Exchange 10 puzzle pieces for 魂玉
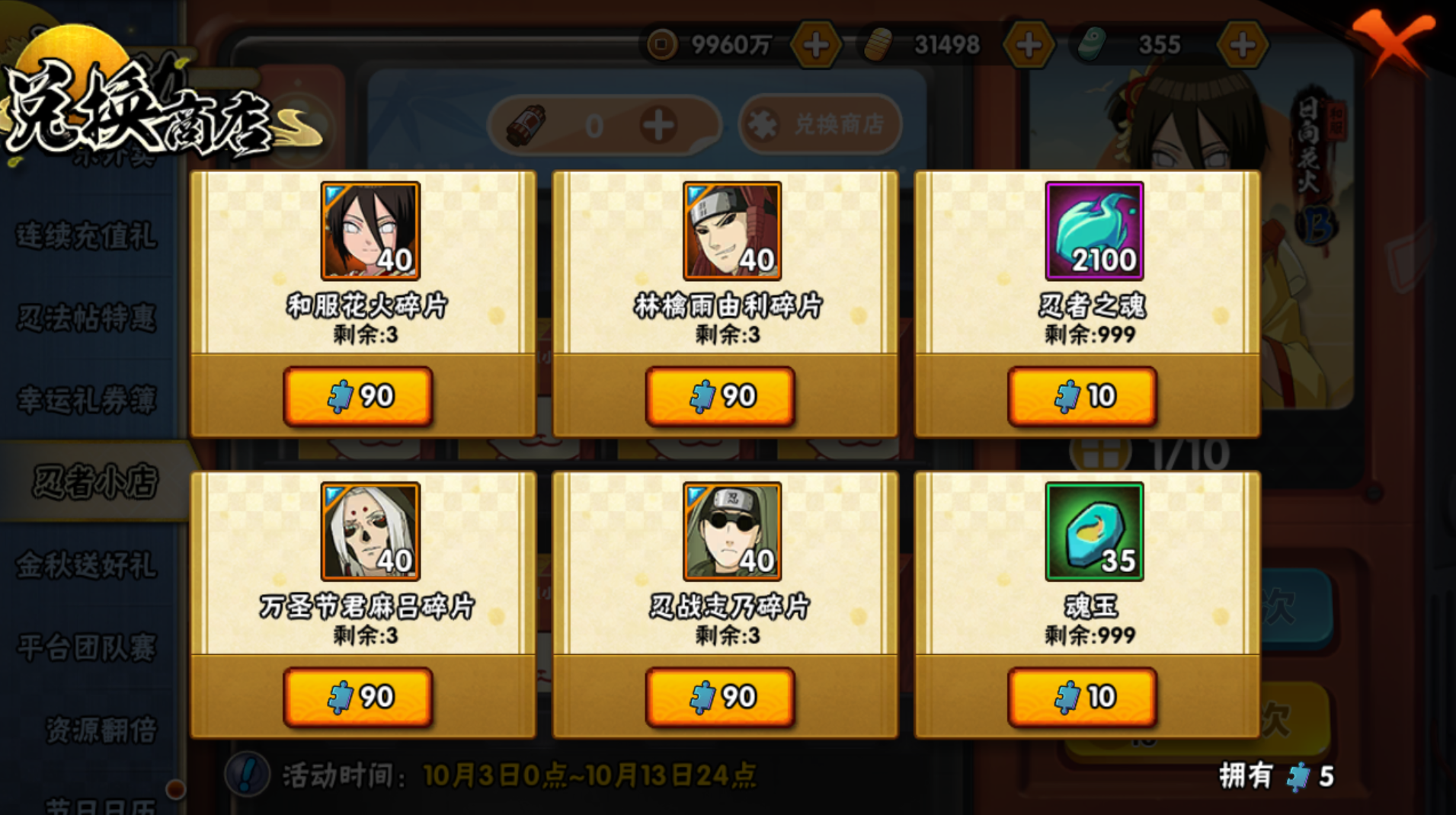Image resolution: width=1456 pixels, height=815 pixels. [x=1082, y=697]
